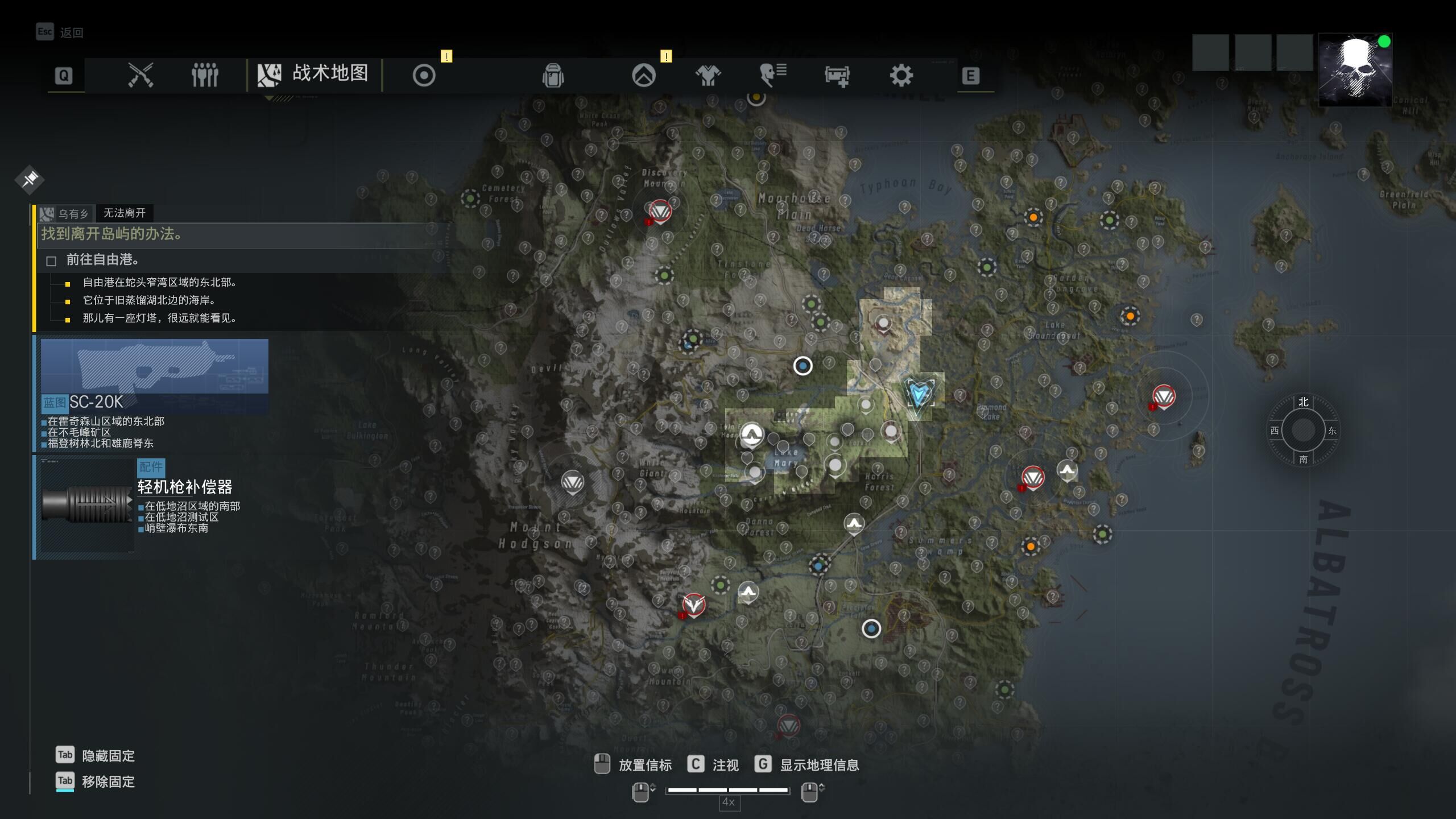The image size is (1456, 819).
Task: Click the pushpin icon above pinned missions
Action: [x=30, y=180]
